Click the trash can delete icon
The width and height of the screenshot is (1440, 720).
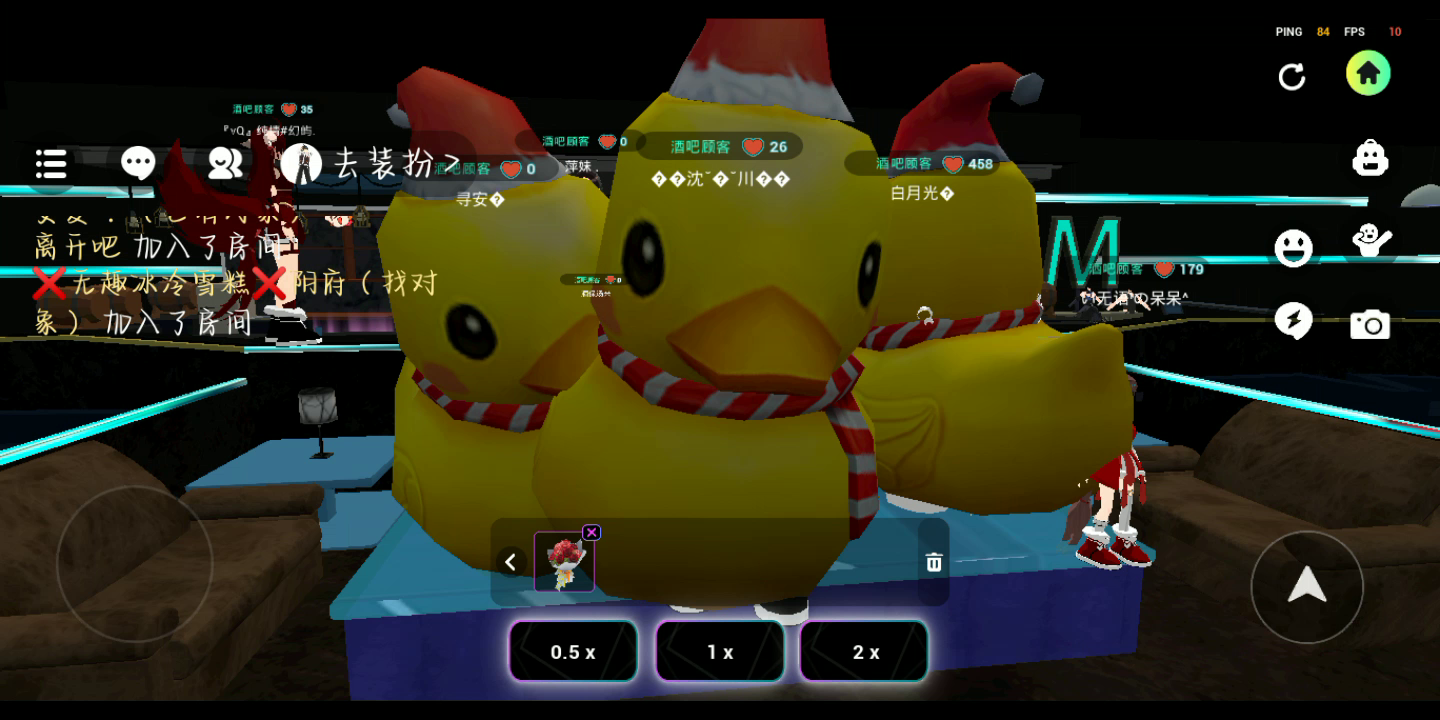click(934, 562)
